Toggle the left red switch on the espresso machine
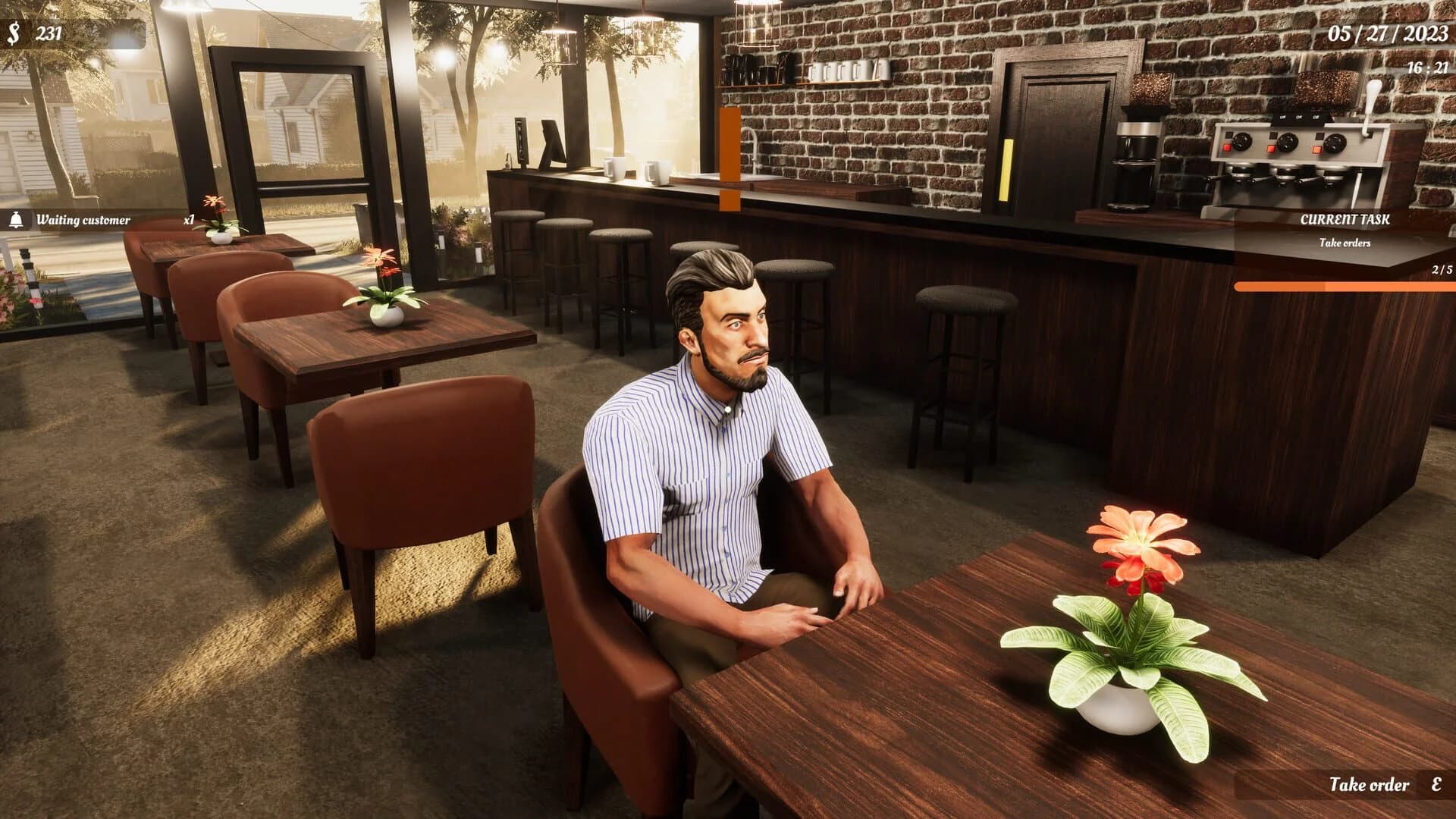The height and width of the screenshot is (819, 1456). click(x=1227, y=149)
